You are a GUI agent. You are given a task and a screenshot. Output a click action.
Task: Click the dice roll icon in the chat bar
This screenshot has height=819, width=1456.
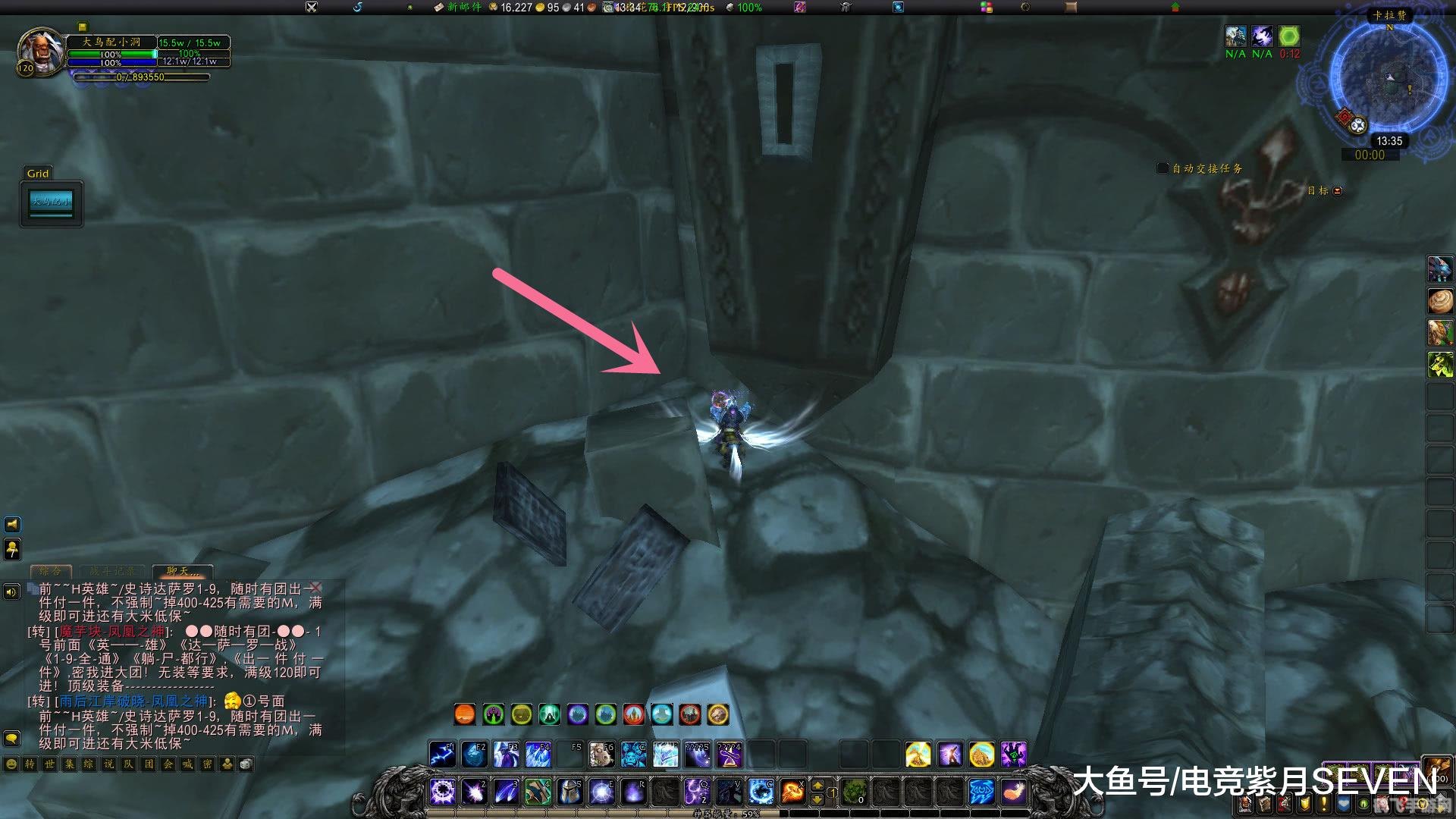(246, 765)
